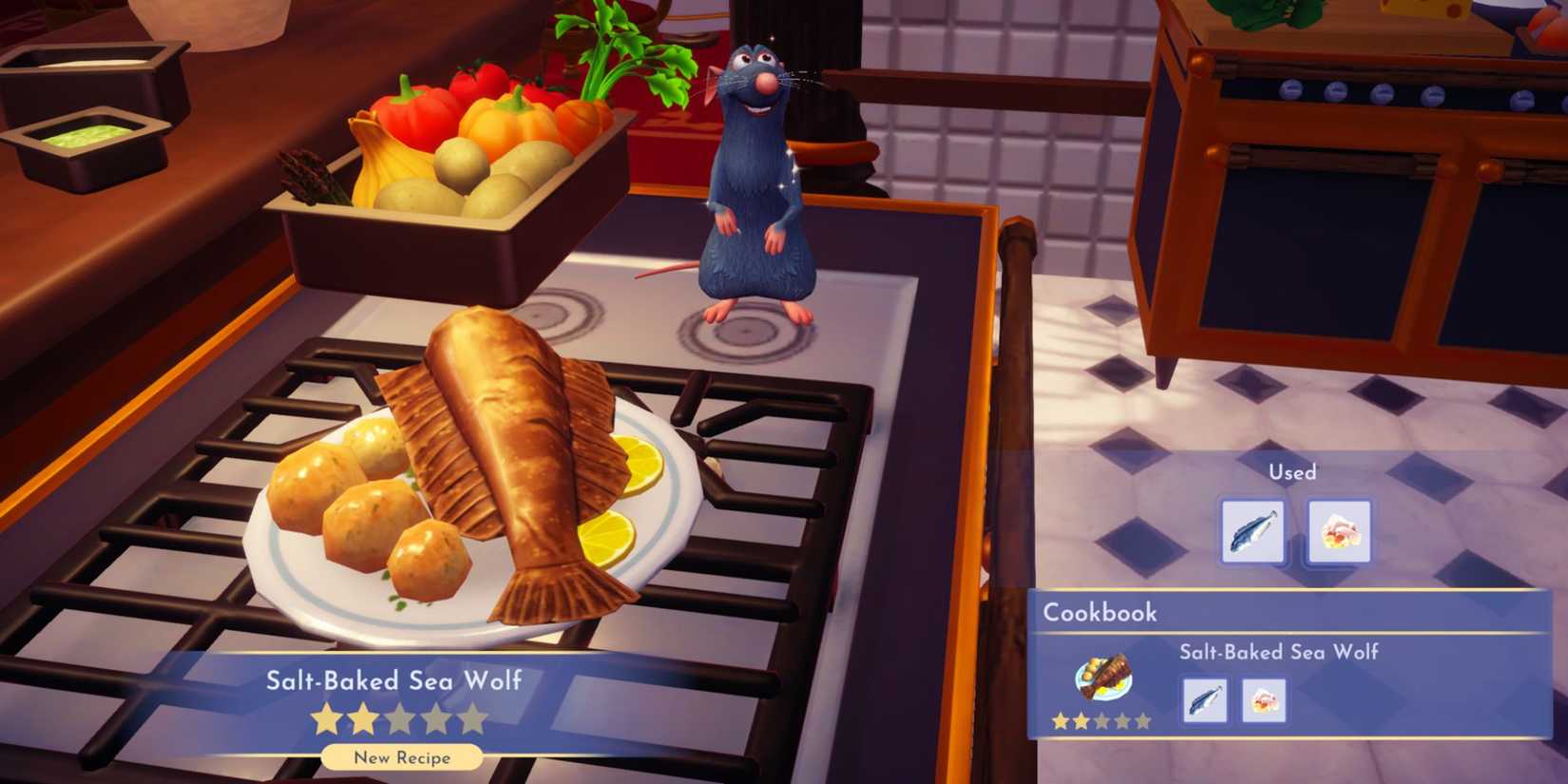The height and width of the screenshot is (784, 1568).
Task: Click the fish icon in the Cookbook recipe entry
Action: (x=1203, y=699)
